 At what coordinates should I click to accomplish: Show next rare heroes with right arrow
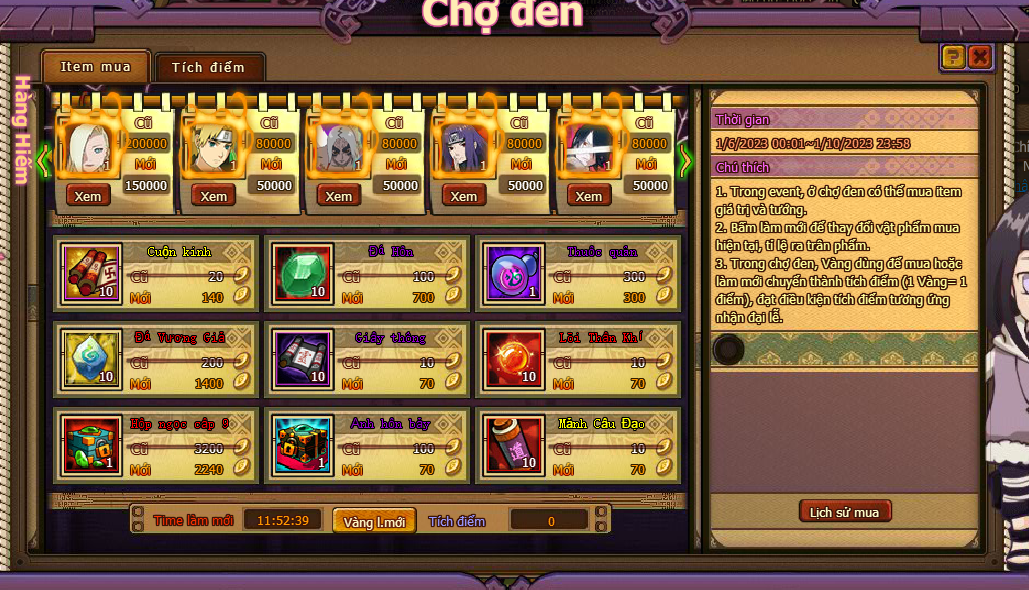coord(685,160)
